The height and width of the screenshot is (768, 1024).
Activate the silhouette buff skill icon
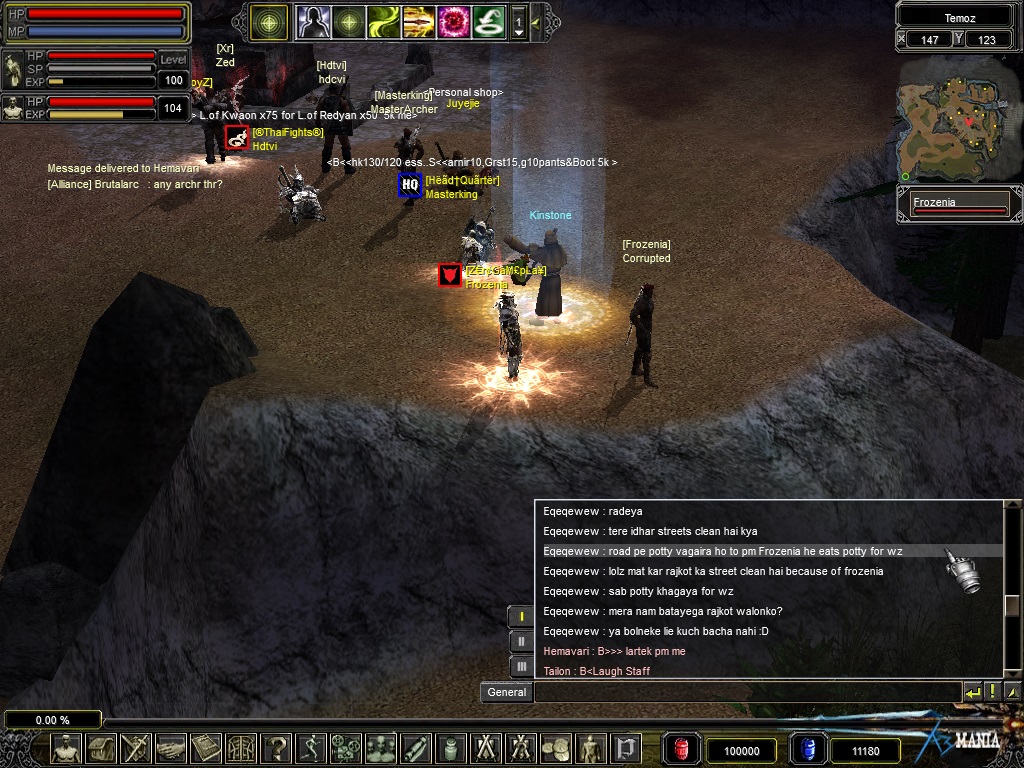[x=312, y=21]
